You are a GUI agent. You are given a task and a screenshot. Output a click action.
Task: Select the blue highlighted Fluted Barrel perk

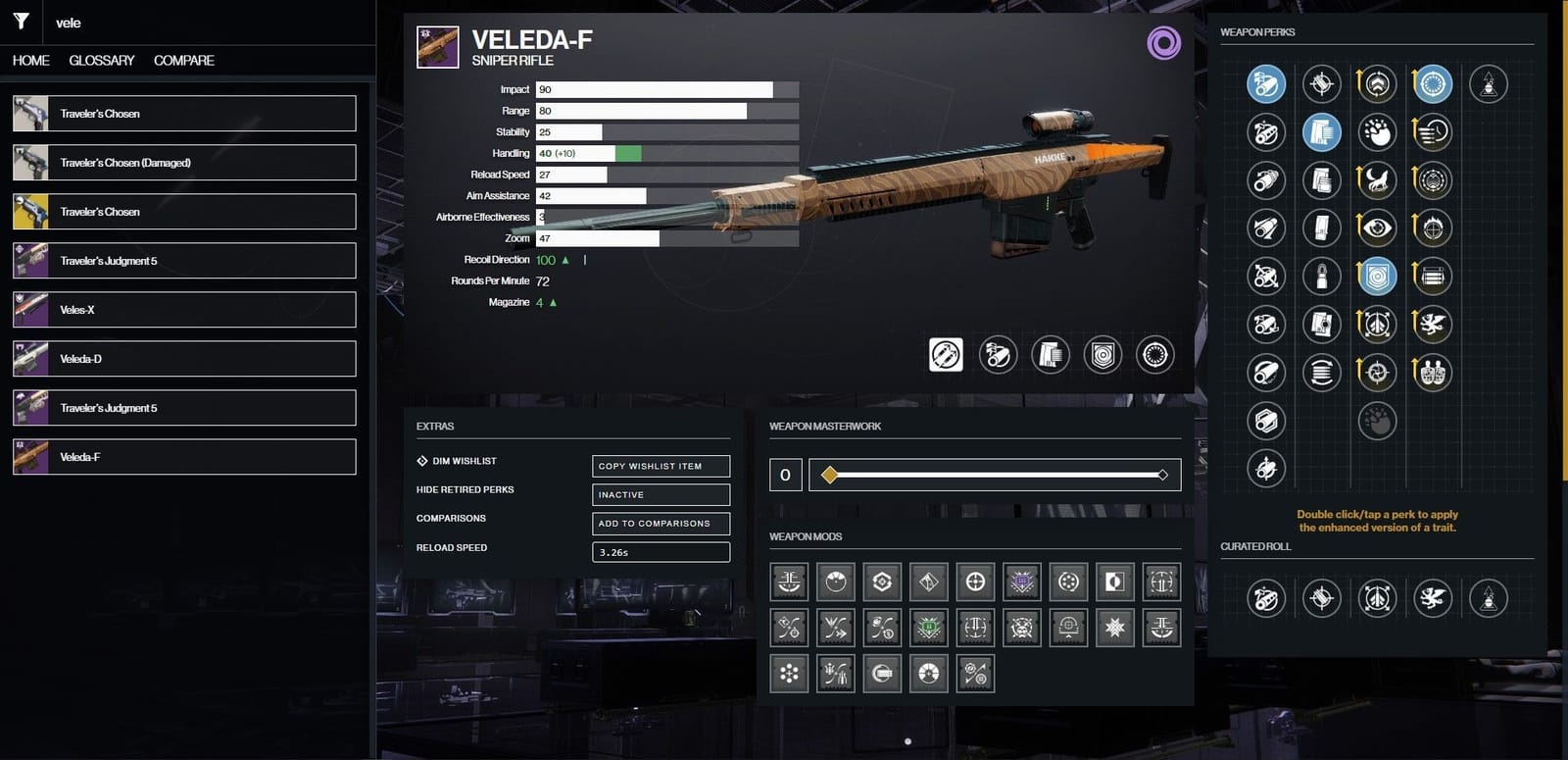[1265, 84]
